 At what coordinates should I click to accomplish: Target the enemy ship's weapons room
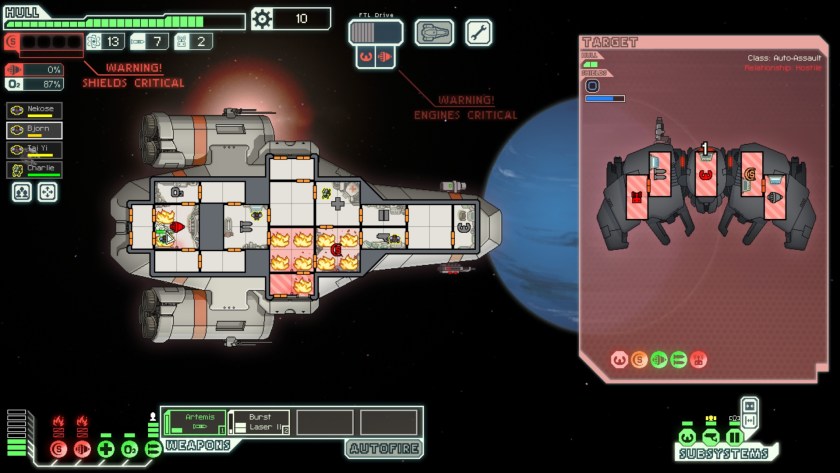pyautogui.click(x=637, y=195)
